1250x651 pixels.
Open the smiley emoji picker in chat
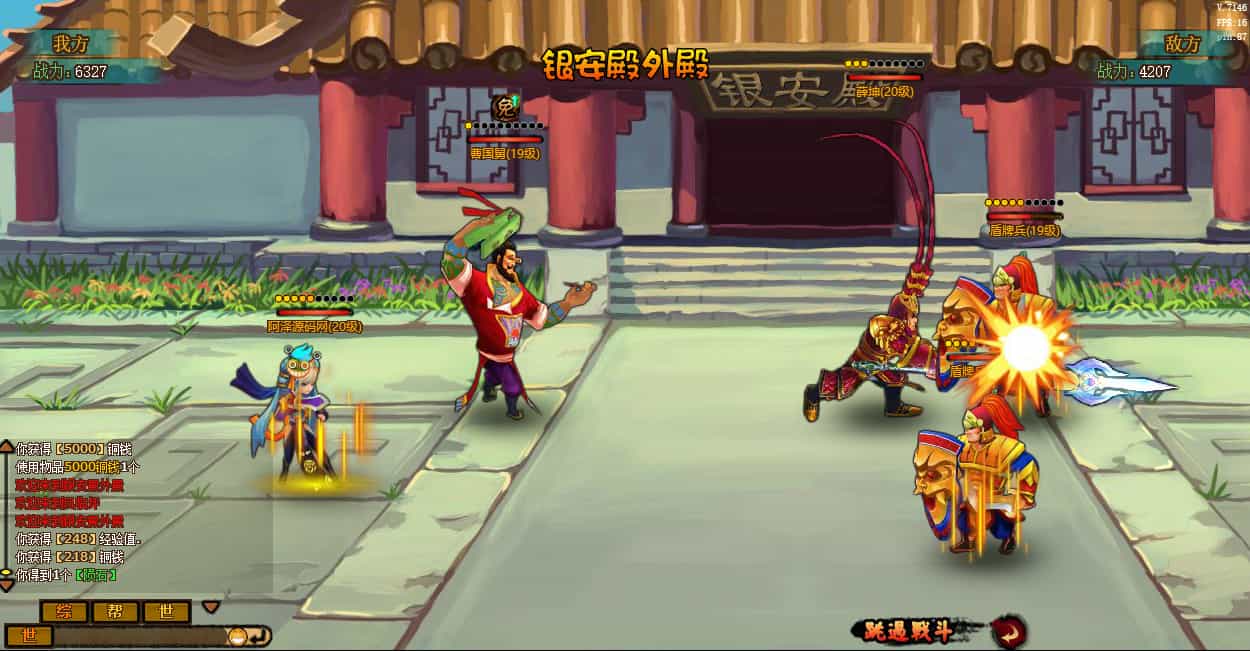coord(238,635)
